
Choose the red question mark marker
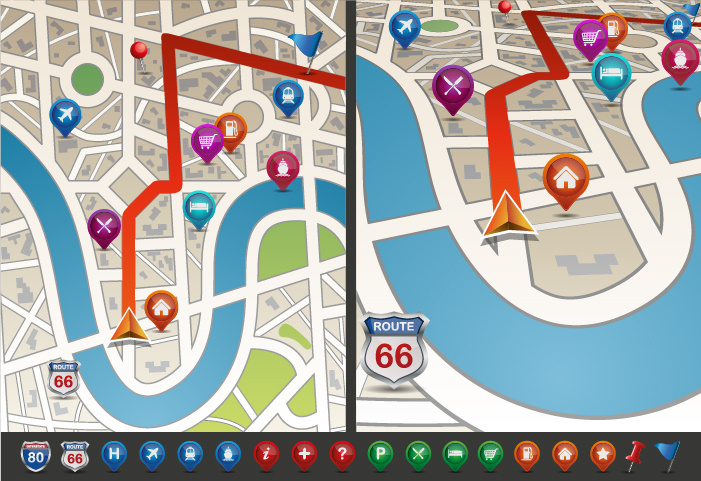tap(342, 455)
